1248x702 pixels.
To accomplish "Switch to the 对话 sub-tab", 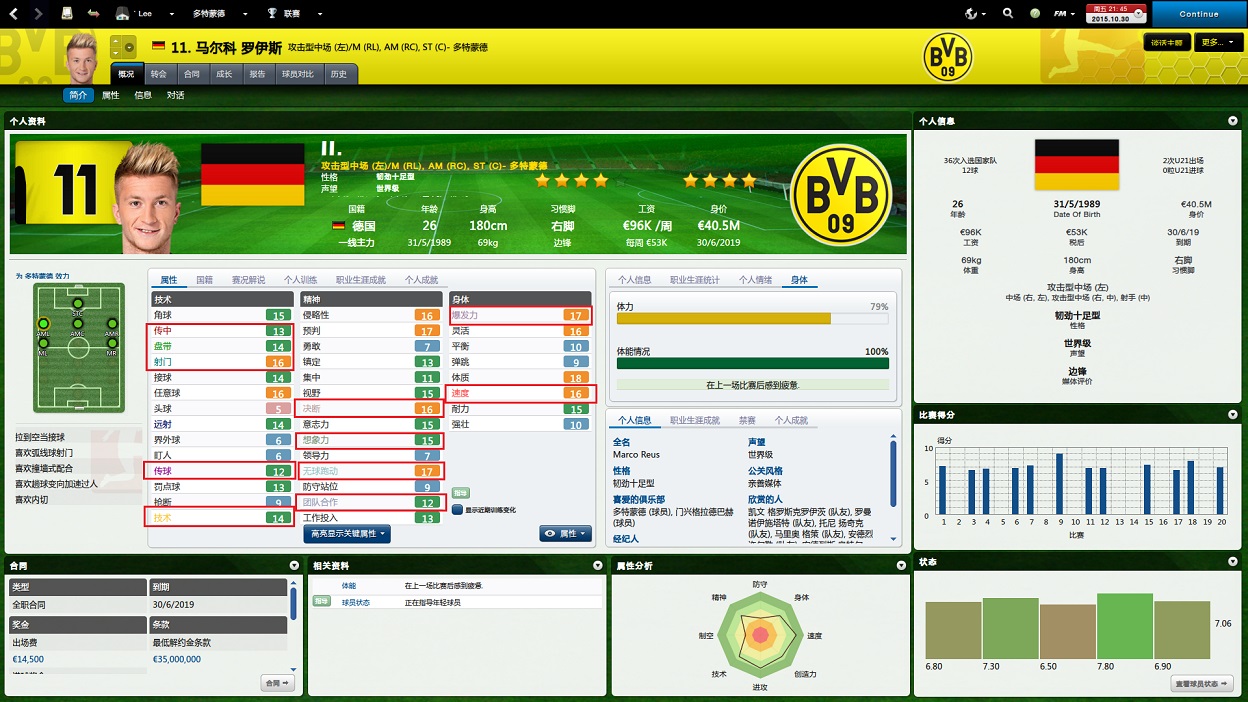I will [175, 95].
